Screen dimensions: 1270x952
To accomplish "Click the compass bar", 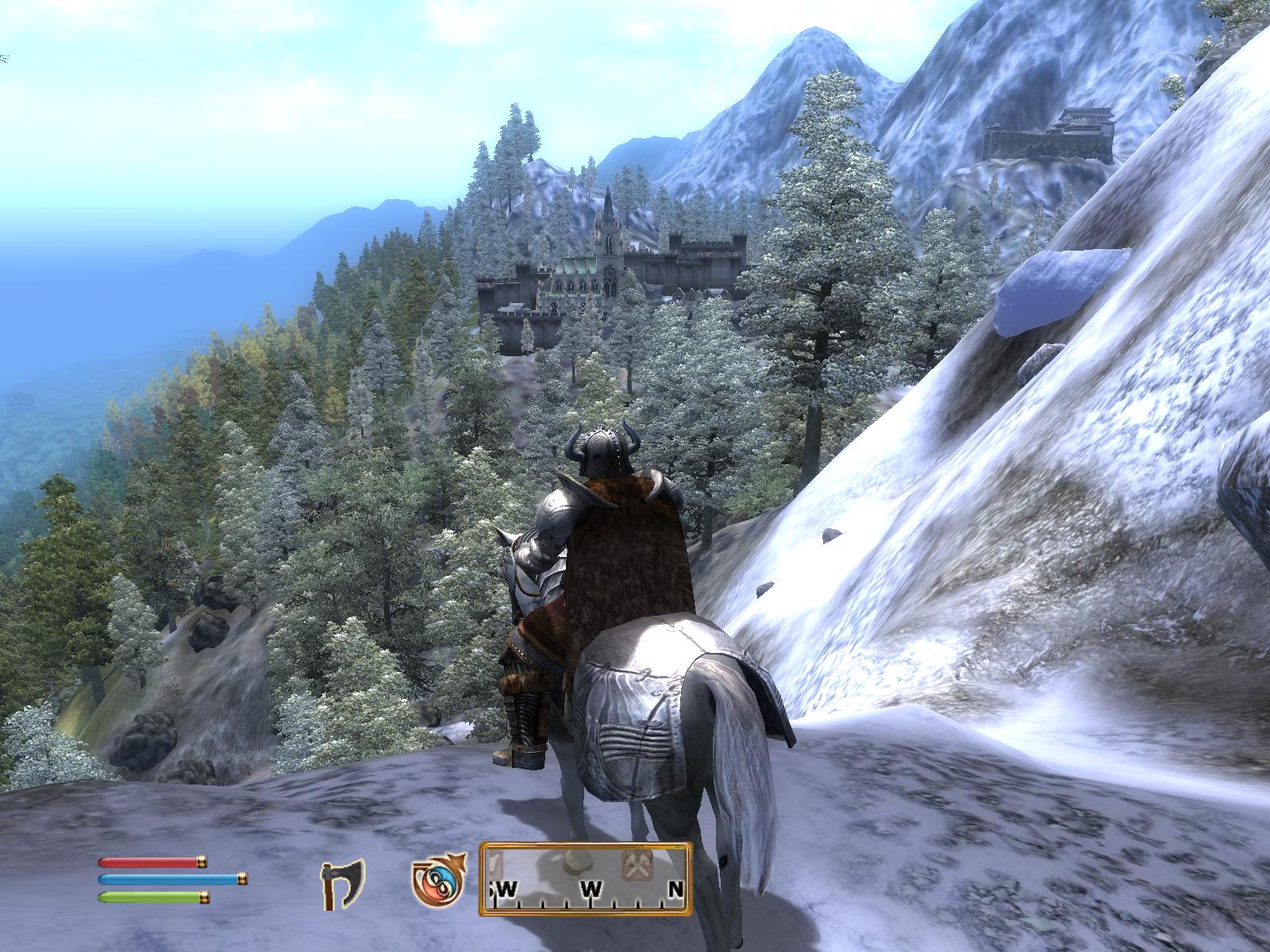I will pos(586,879).
